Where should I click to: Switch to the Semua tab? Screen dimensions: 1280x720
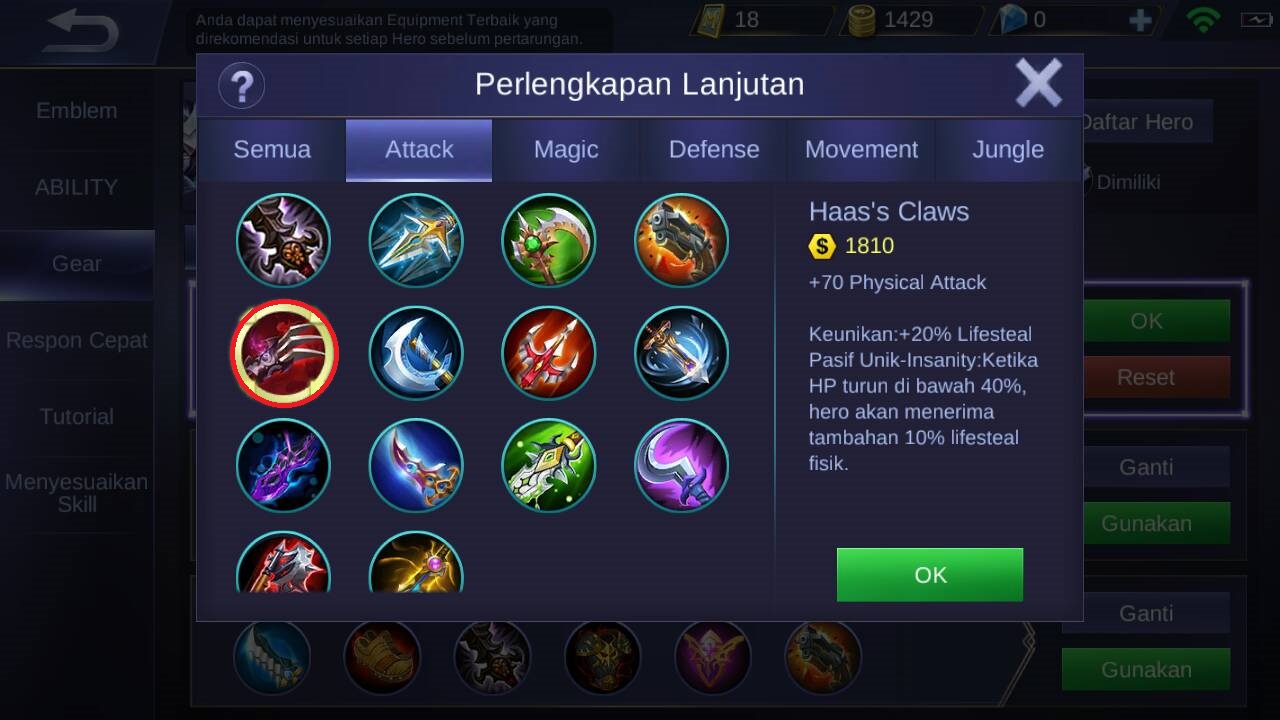(x=272, y=150)
